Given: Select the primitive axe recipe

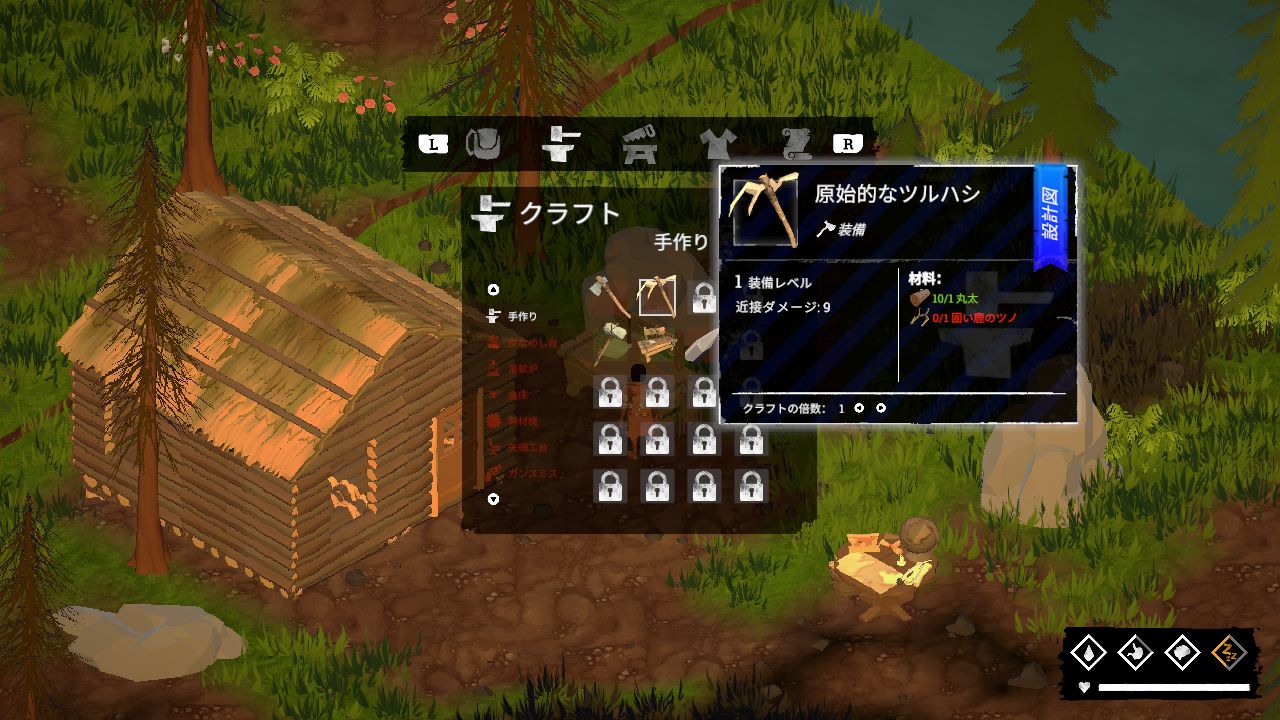Looking at the screenshot, I should tap(609, 297).
